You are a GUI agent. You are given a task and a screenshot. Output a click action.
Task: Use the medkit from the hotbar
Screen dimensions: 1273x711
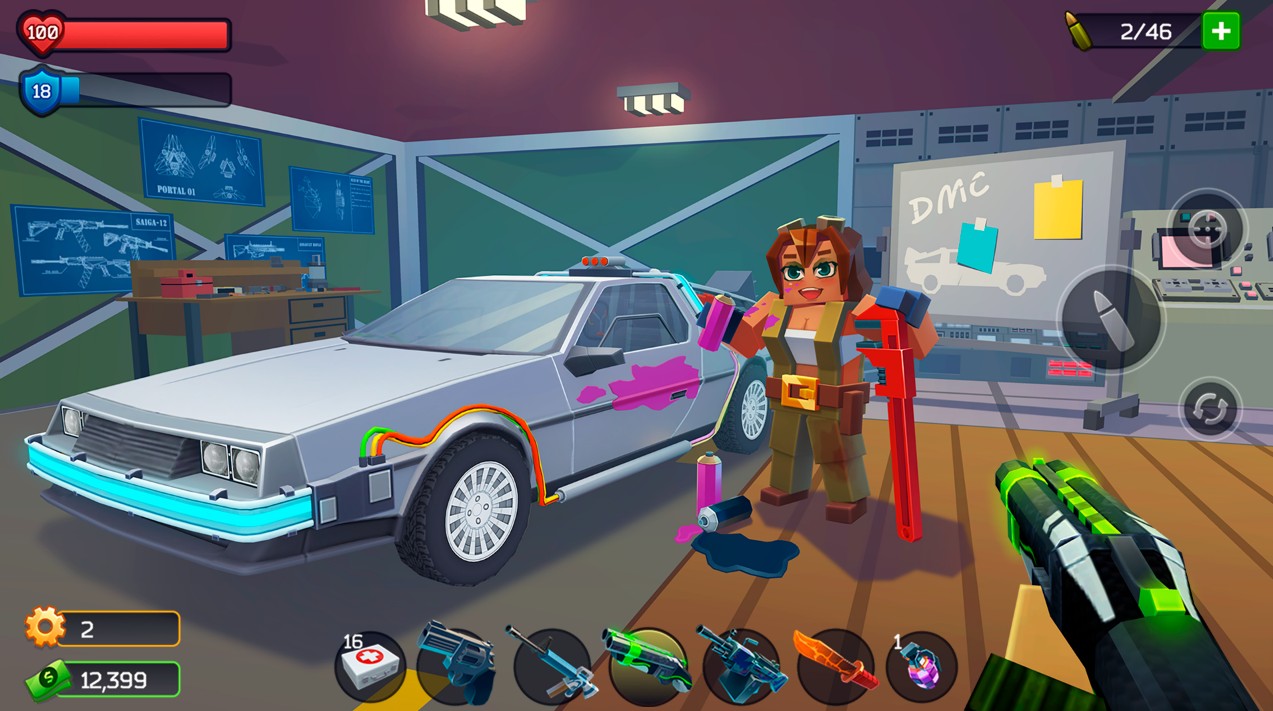[369, 665]
